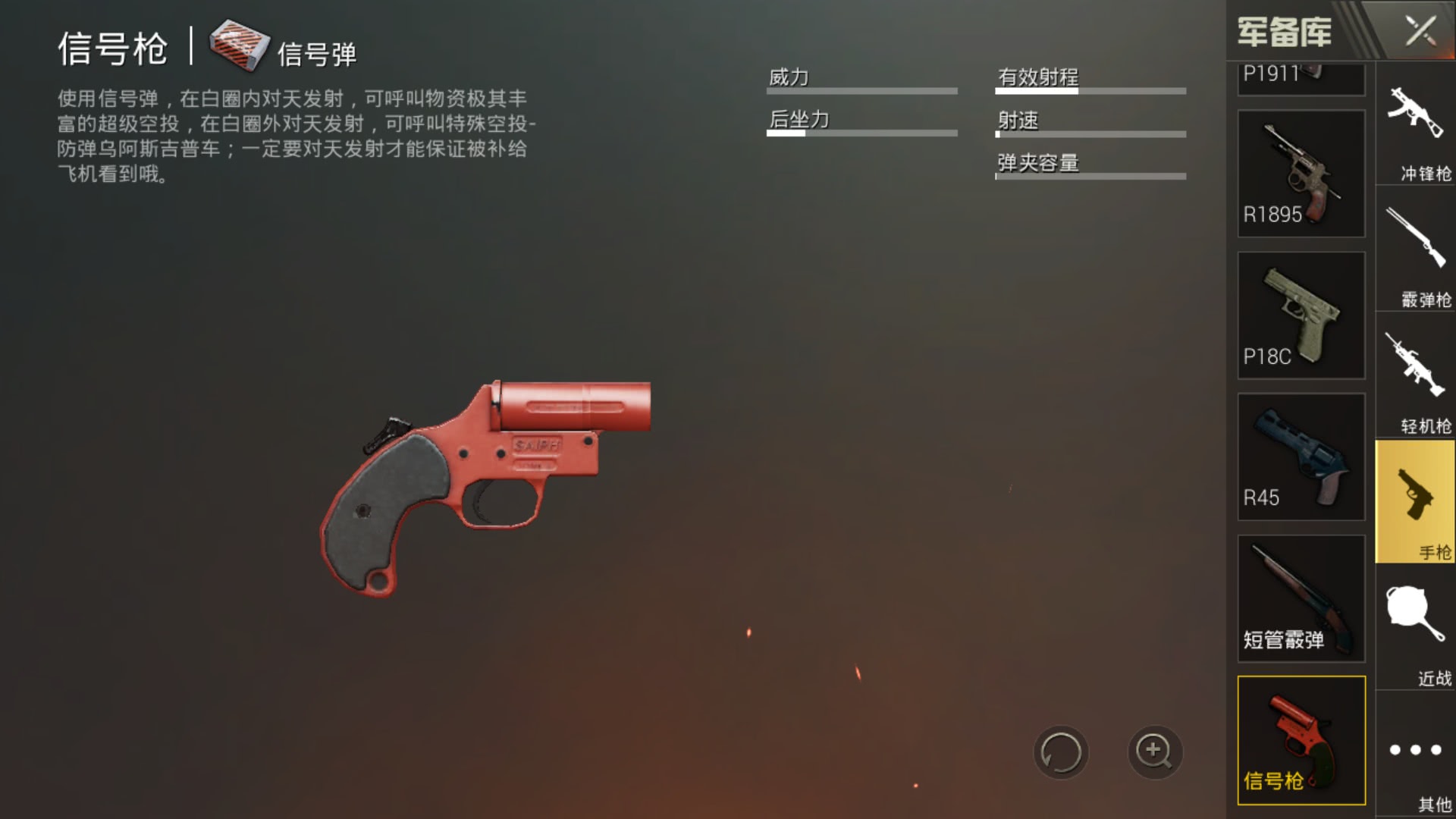This screenshot has width=1456, height=819.
Task: Close the armory screen
Action: pos(1420,32)
